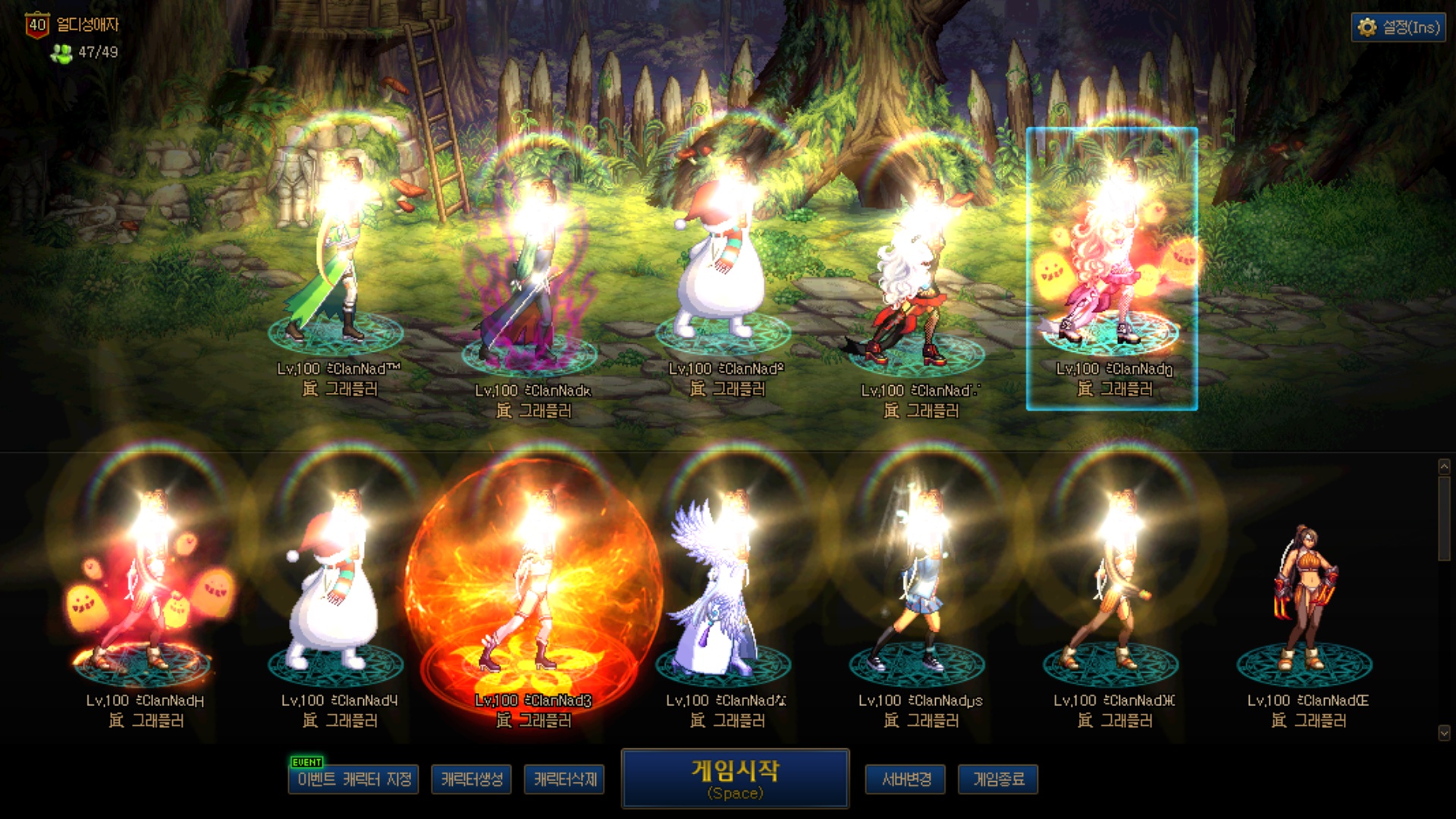The height and width of the screenshot is (819, 1456).
Task: Open the 설정(Ins) settings button
Action: 1398,27
